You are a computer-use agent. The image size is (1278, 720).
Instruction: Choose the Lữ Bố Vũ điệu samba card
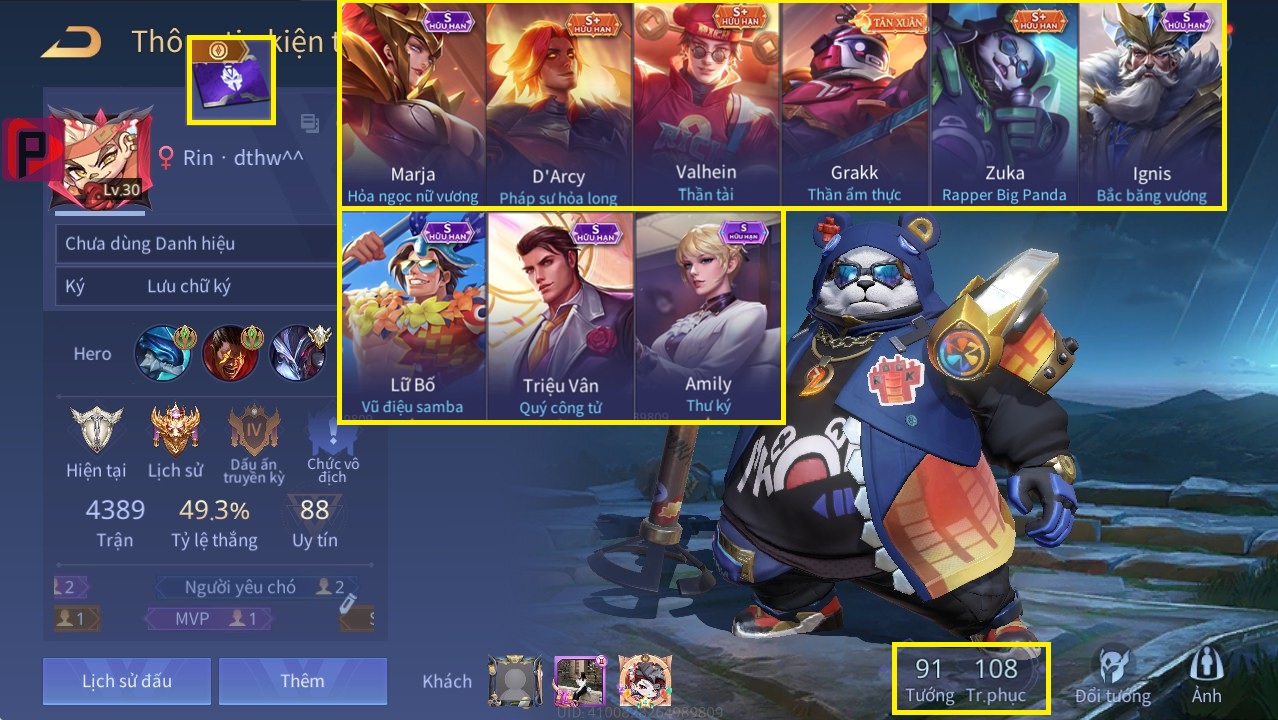[413, 315]
